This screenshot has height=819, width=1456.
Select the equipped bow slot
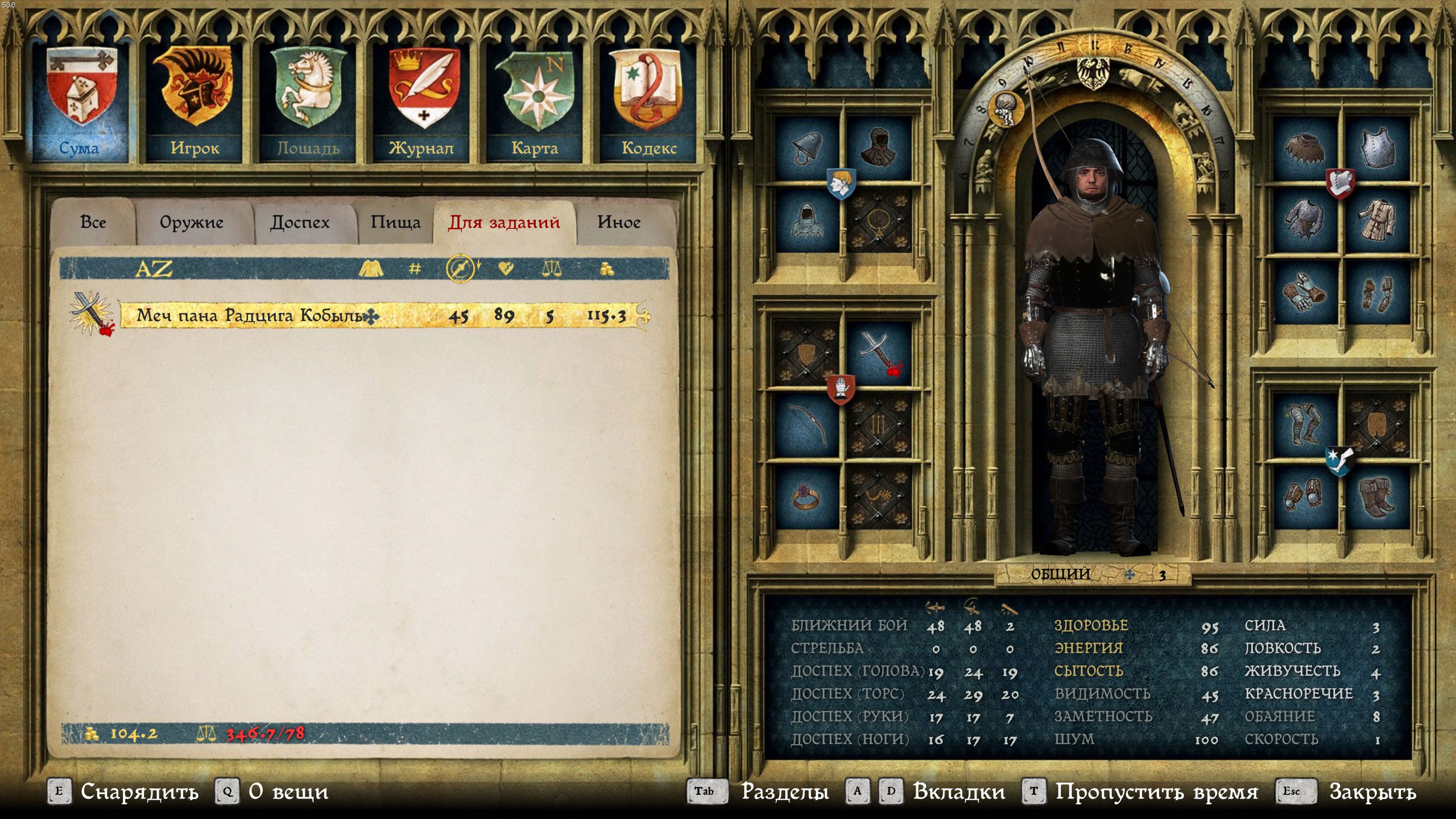point(807,425)
